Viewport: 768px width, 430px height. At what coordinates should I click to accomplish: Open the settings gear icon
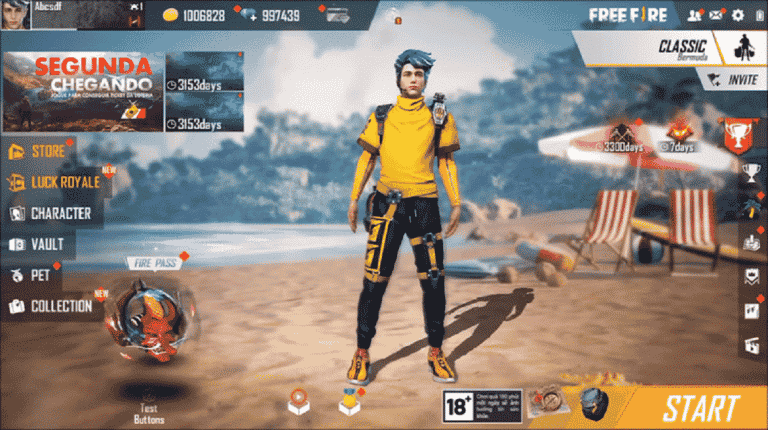pos(738,15)
